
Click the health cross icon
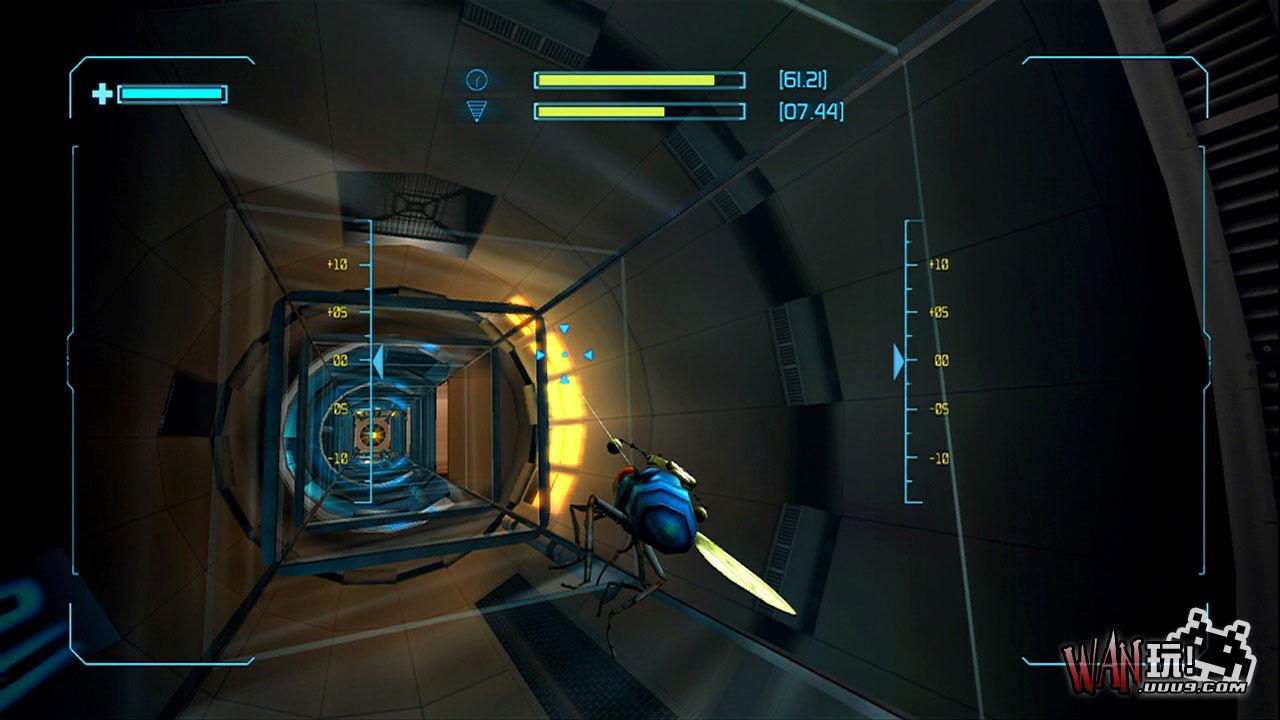pyautogui.click(x=102, y=94)
